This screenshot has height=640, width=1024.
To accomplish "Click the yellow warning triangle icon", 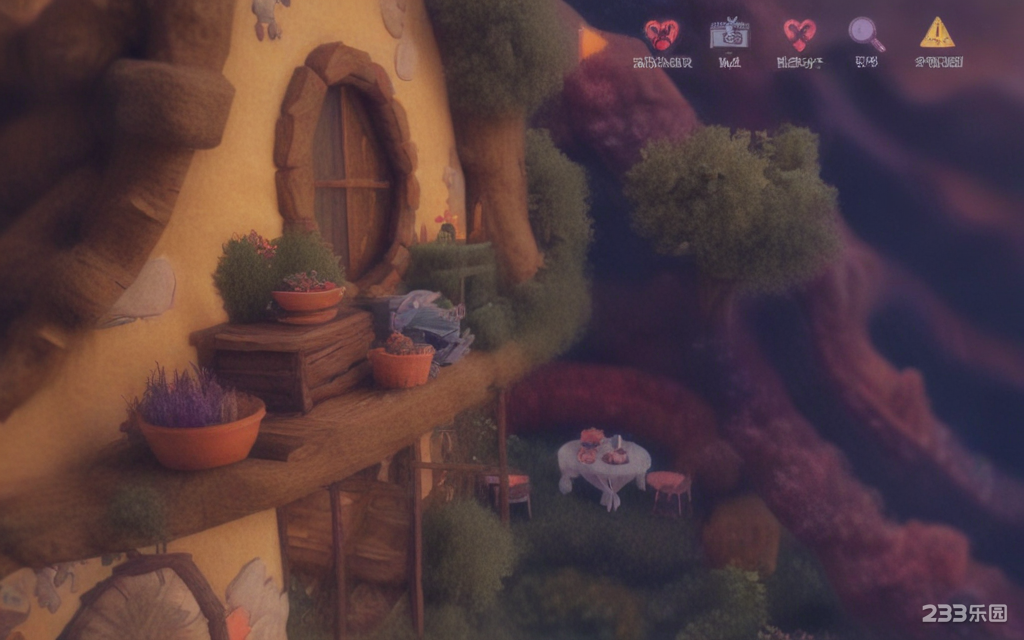I will [x=937, y=34].
